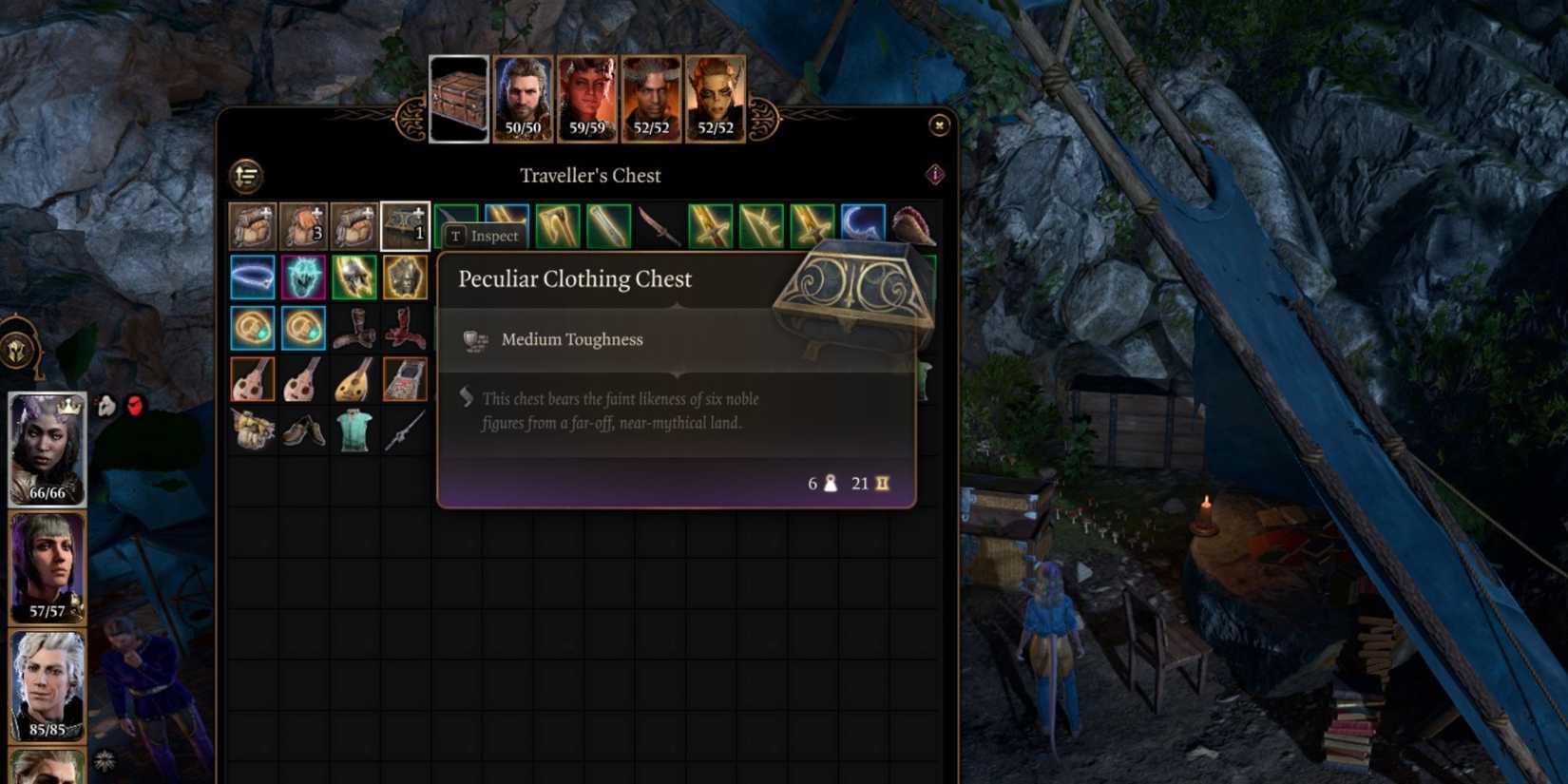Image resolution: width=1568 pixels, height=784 pixels.
Task: Switch to Karlach's 59/59 inventory tab
Action: (587, 98)
